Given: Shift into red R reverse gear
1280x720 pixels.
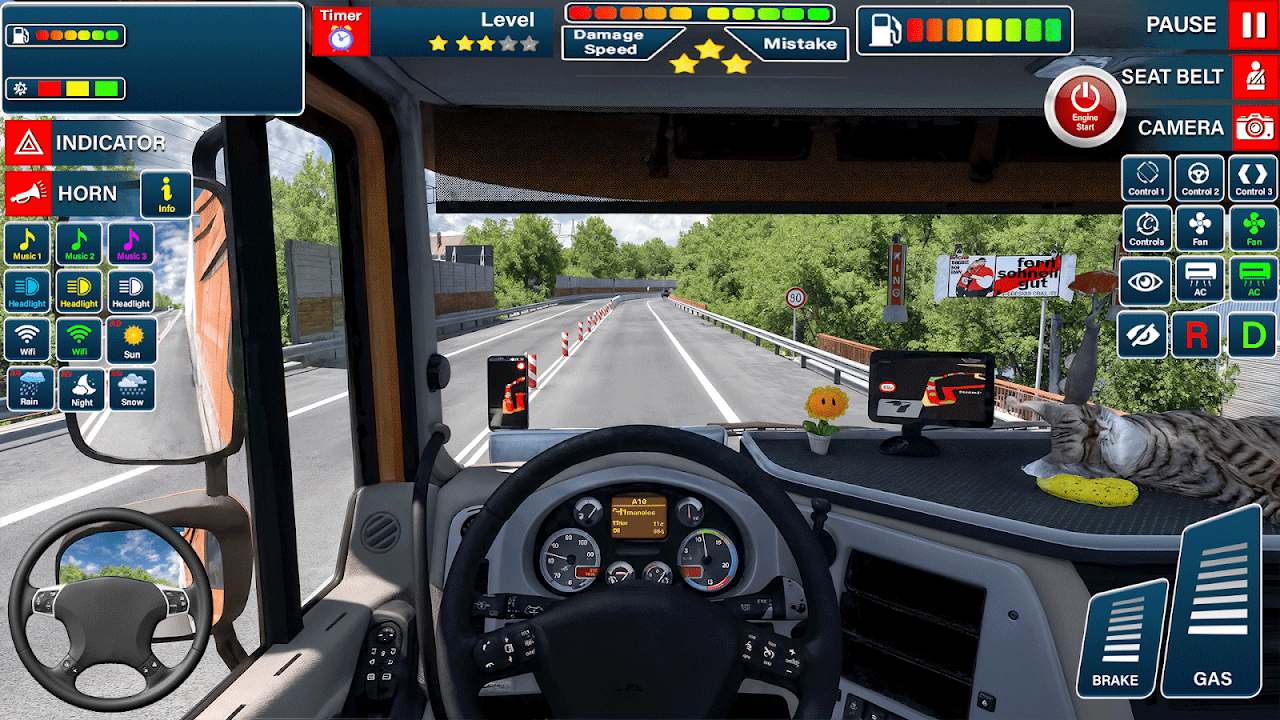Looking at the screenshot, I should point(1196,335).
